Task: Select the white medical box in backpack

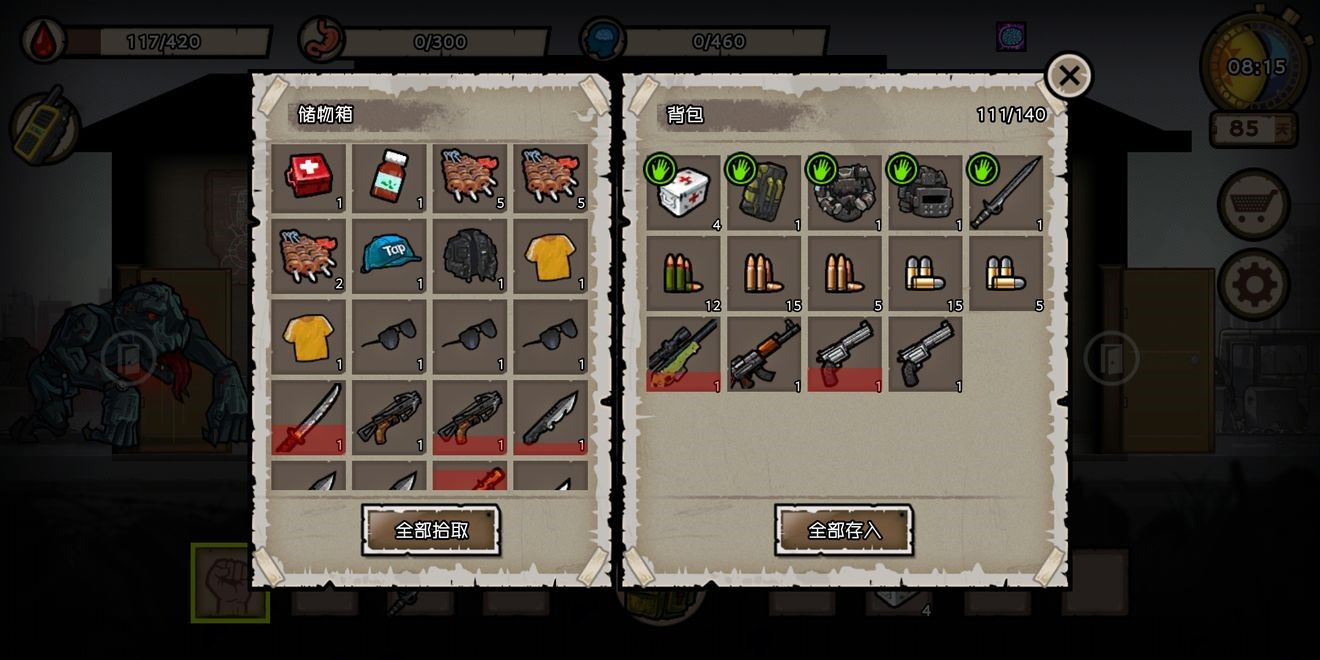Action: coord(684,193)
